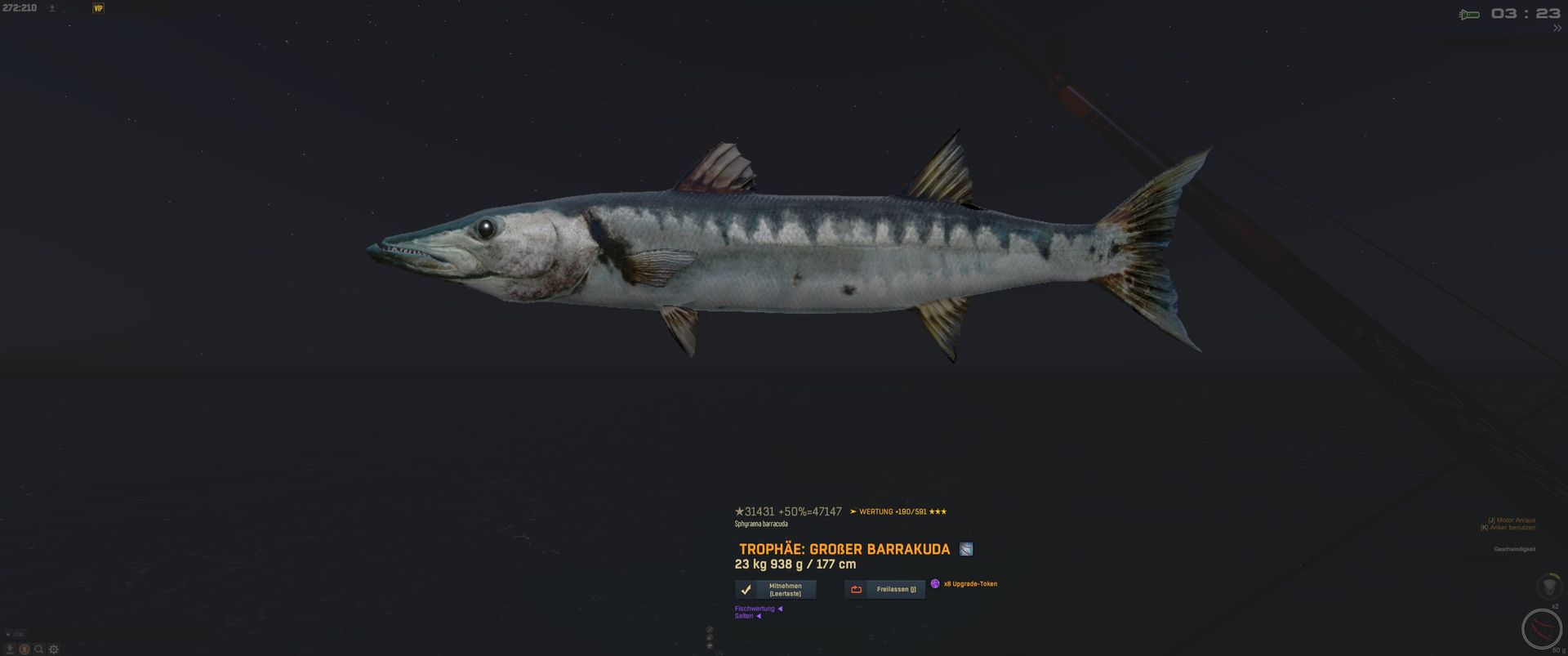The image size is (1568, 656).
Task: Open settings via the gear icon
Action: [x=54, y=649]
